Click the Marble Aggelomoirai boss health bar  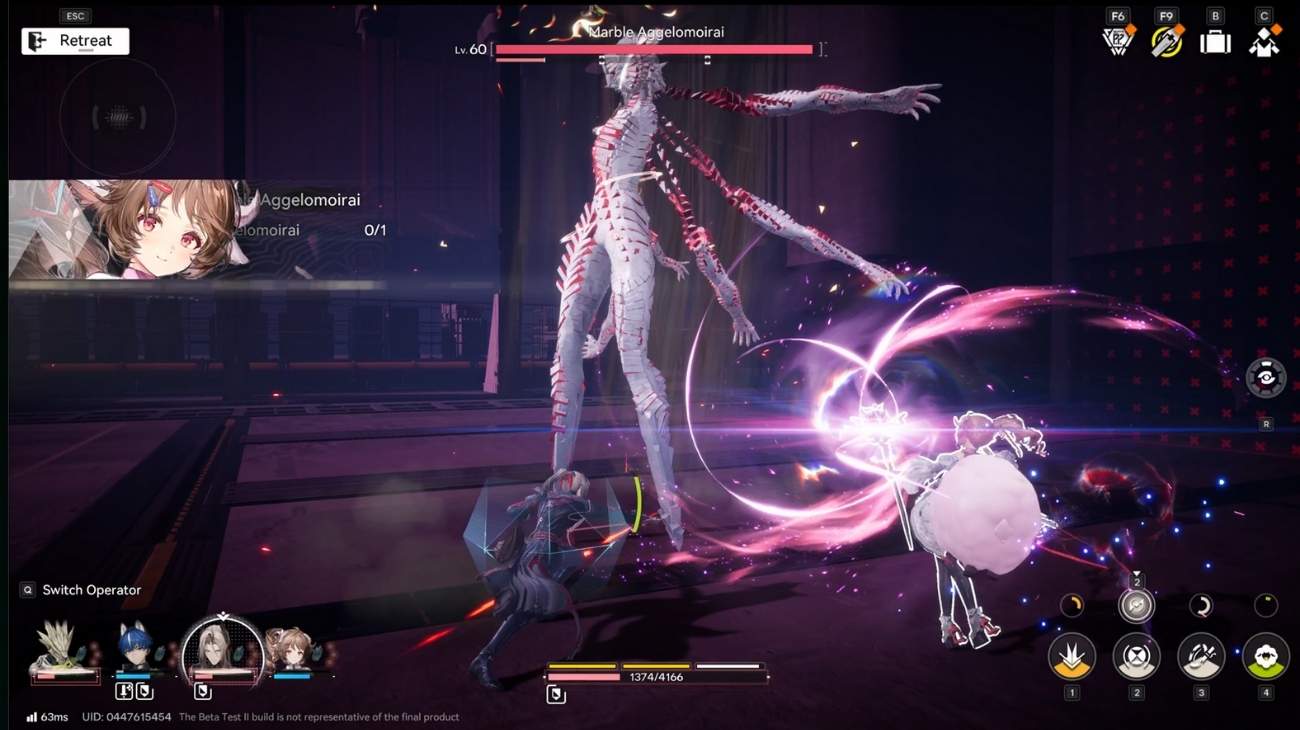pyautogui.click(x=655, y=48)
